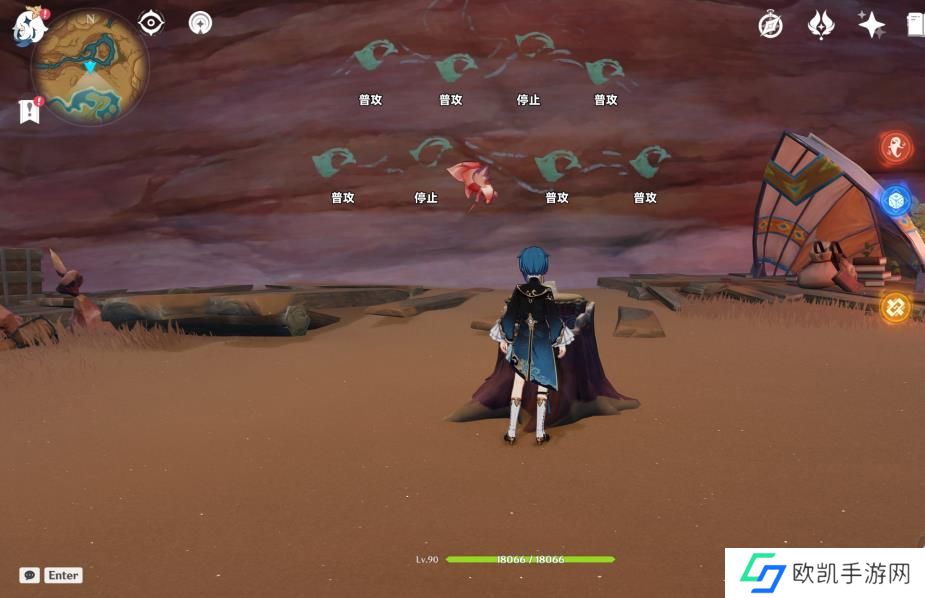Click the circular beacon icon beside the eye
The image size is (925, 598).
[x=200, y=23]
